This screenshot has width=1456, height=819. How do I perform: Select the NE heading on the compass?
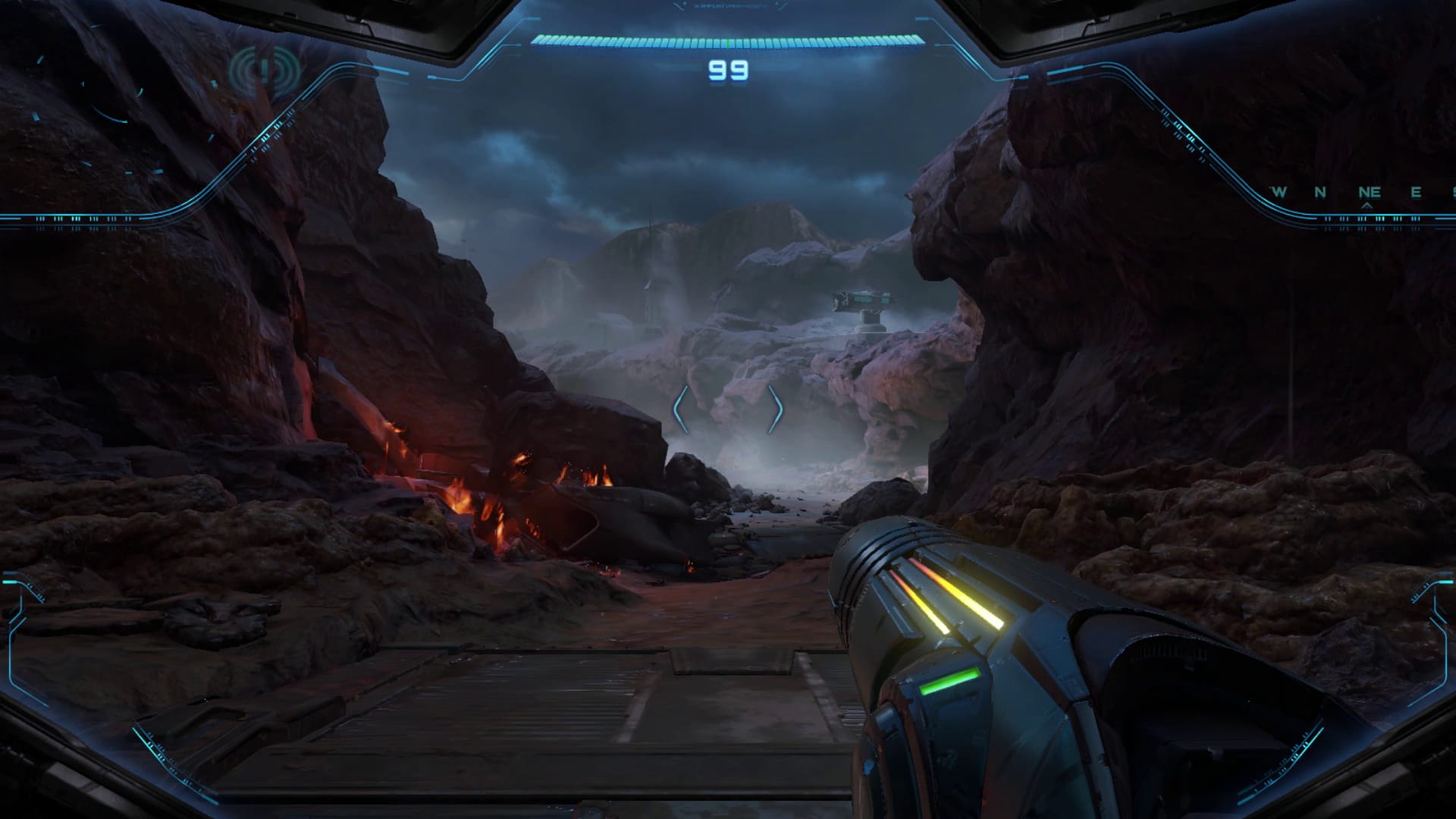click(1369, 193)
